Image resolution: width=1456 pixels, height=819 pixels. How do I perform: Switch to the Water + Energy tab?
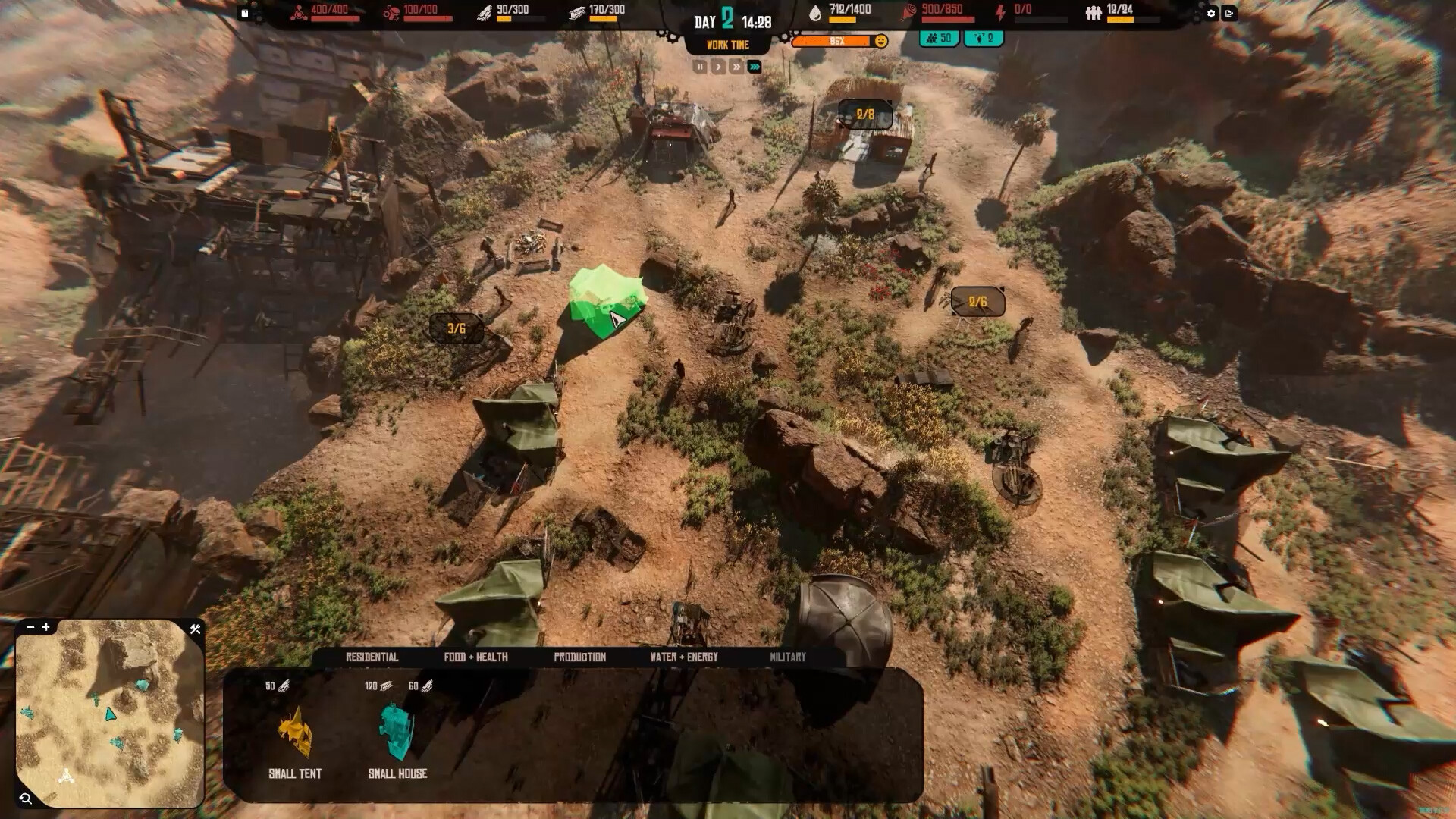[x=683, y=657]
